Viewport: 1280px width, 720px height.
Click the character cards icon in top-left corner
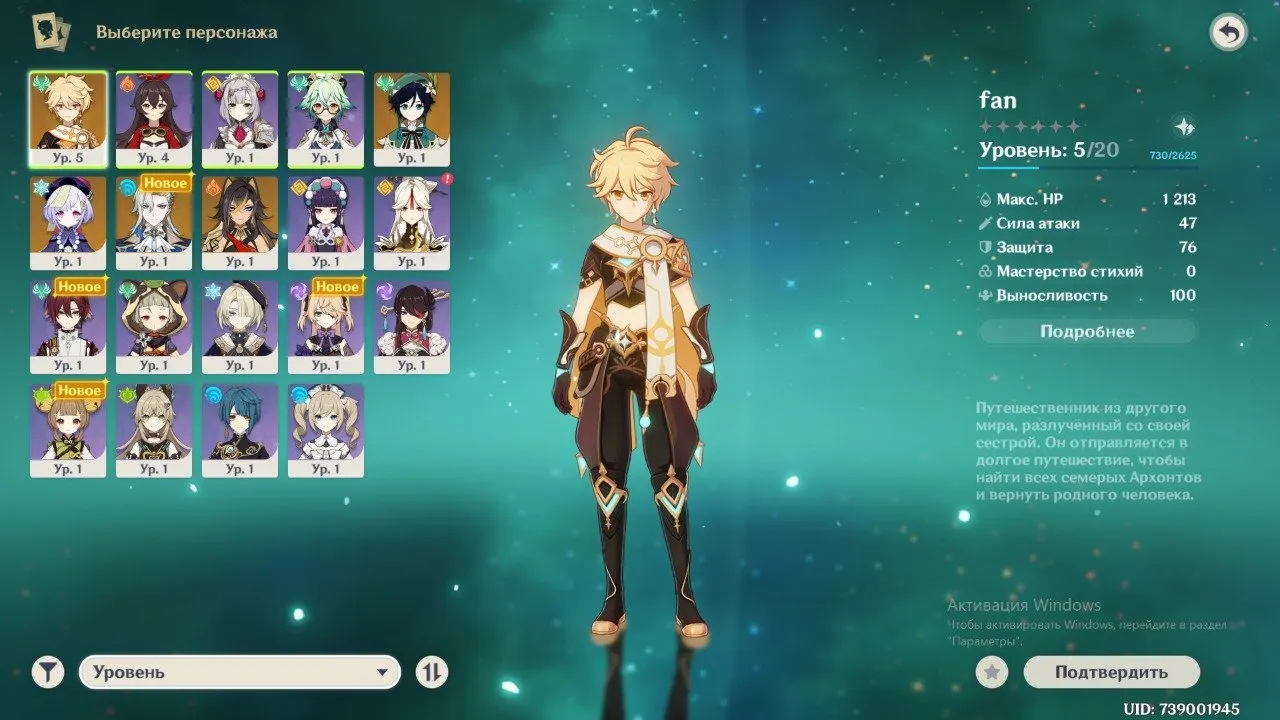pos(49,31)
